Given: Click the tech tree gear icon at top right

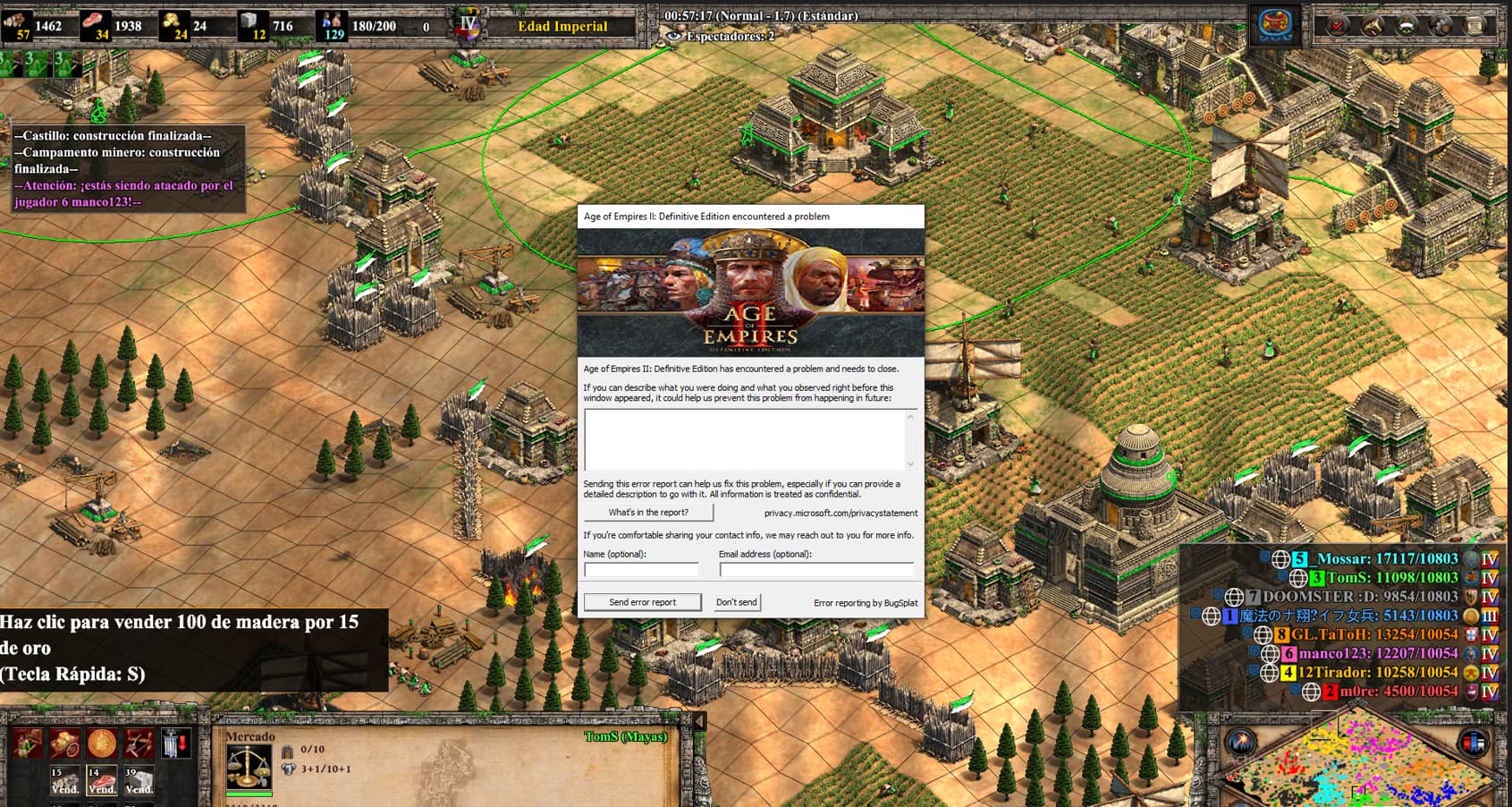Looking at the screenshot, I should point(1440,25).
